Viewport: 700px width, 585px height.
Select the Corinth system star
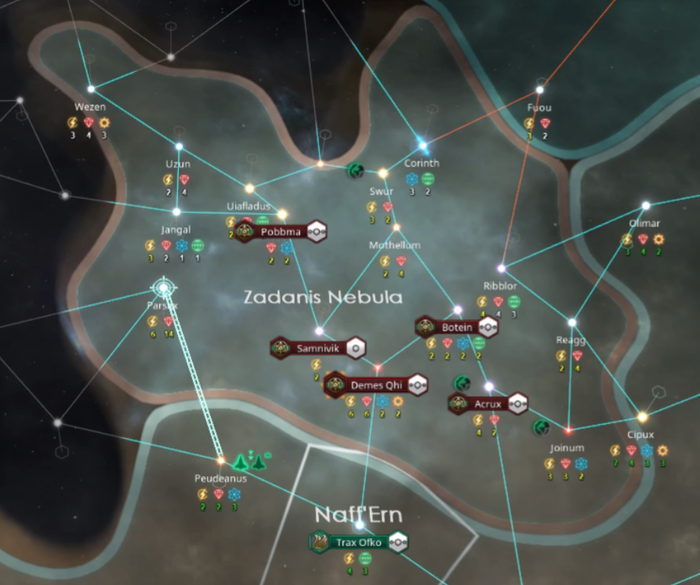click(x=422, y=145)
